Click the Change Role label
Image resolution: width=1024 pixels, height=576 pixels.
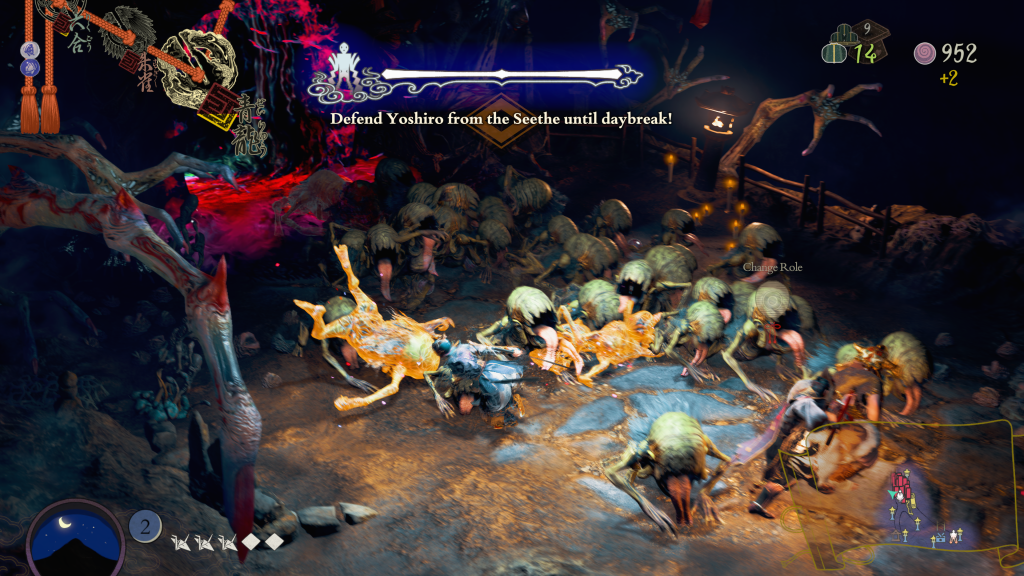pos(772,268)
